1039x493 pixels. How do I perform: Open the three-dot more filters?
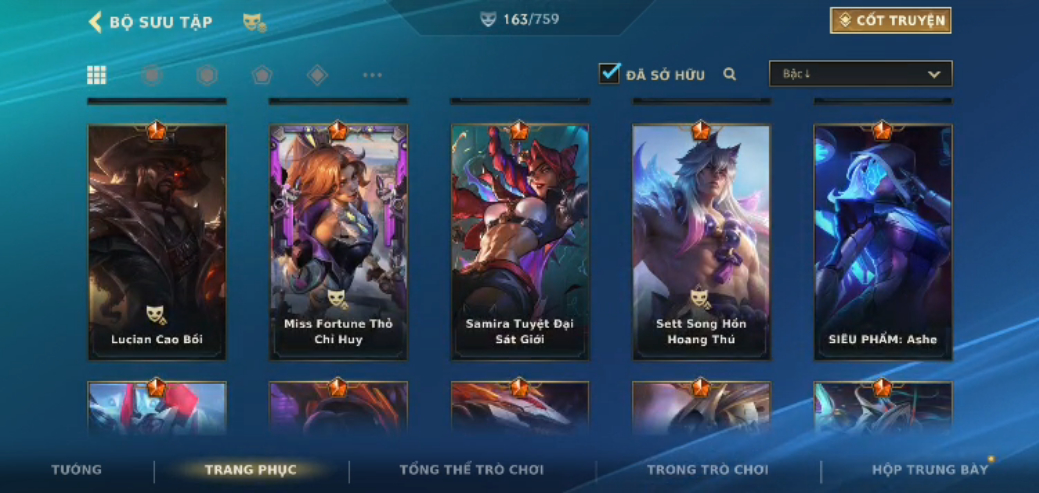372,75
